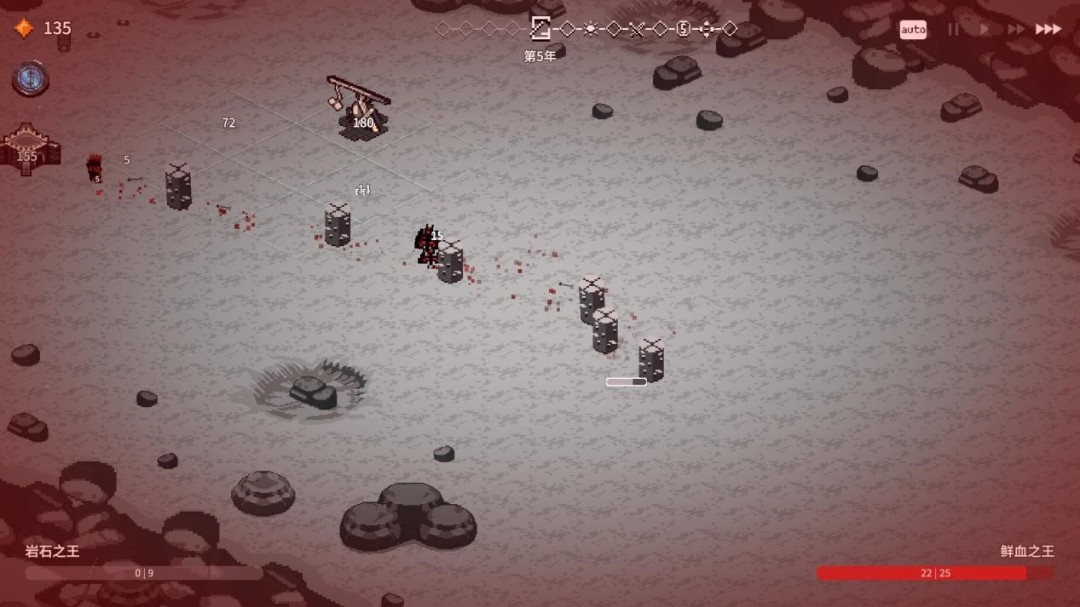1080x607 pixels.
Task: Click the blue round medallion icon
Action: click(30, 78)
